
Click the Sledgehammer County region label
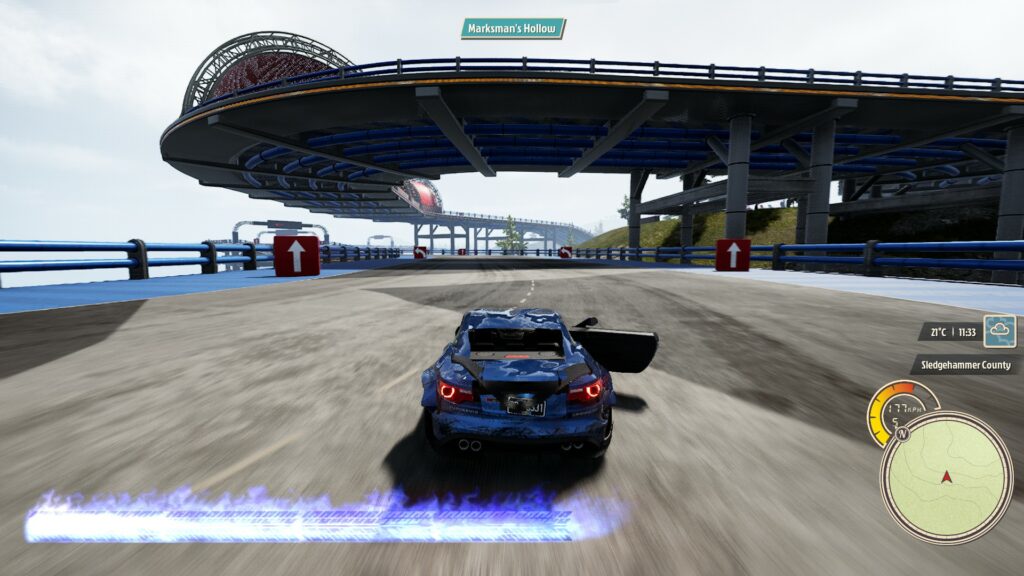(x=965, y=365)
